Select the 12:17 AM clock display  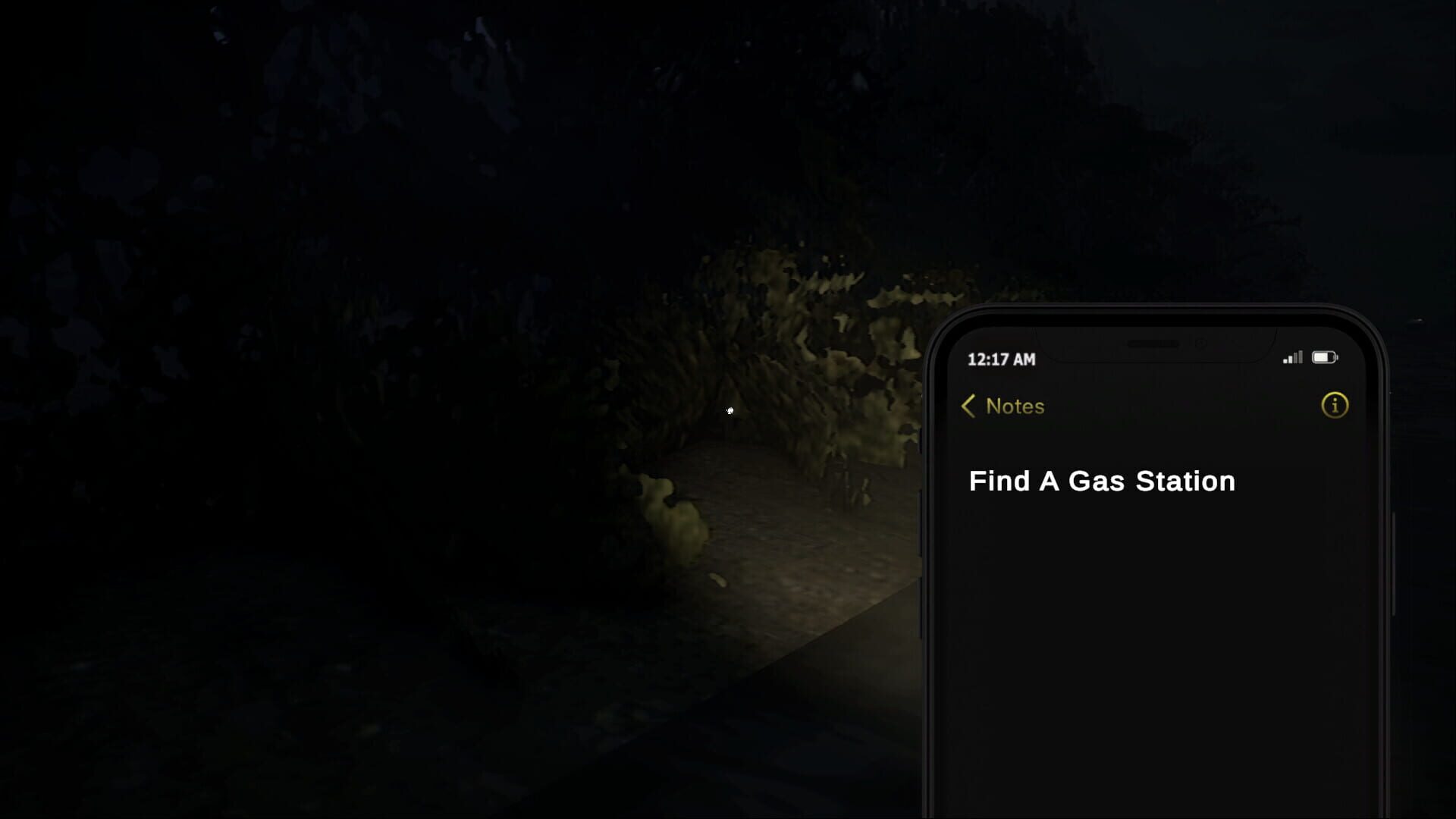pos(1003,358)
